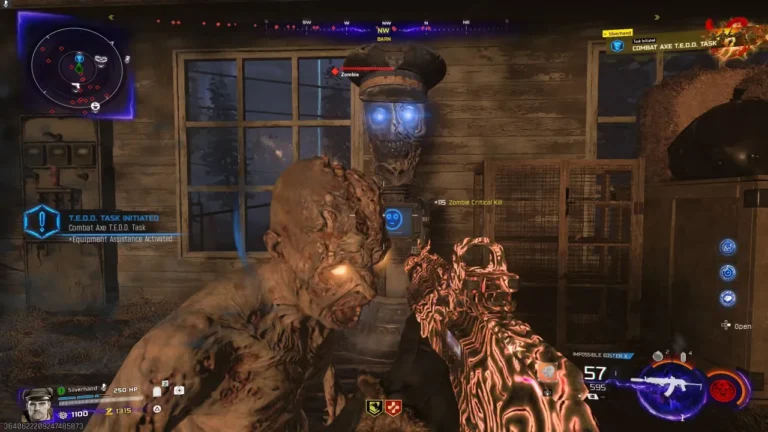
Task: Click the compass strip showing NW
Action: coord(383,29)
